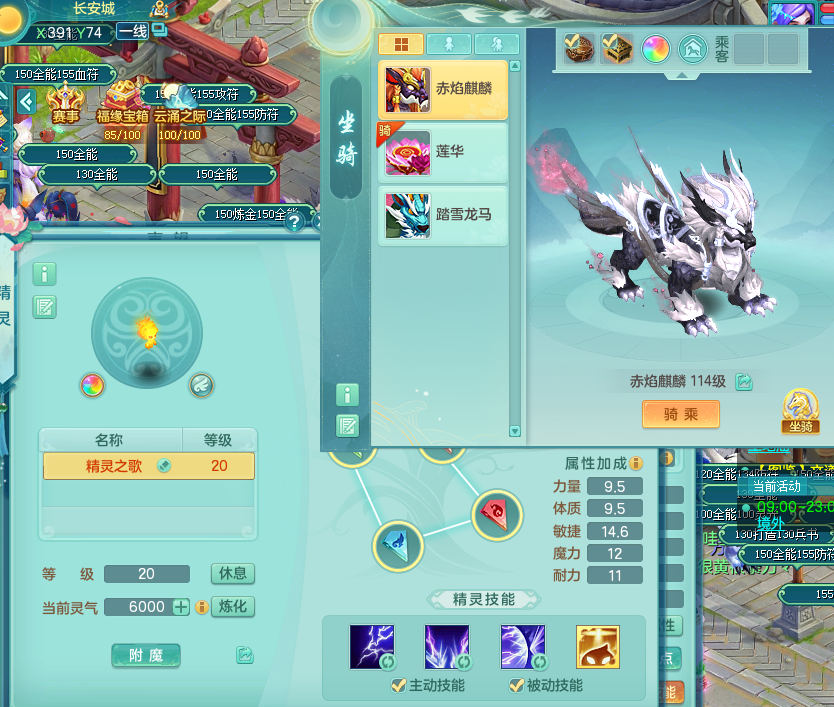Open the 云涌之际 event icon
This screenshot has height=707, width=834.
pos(180,100)
